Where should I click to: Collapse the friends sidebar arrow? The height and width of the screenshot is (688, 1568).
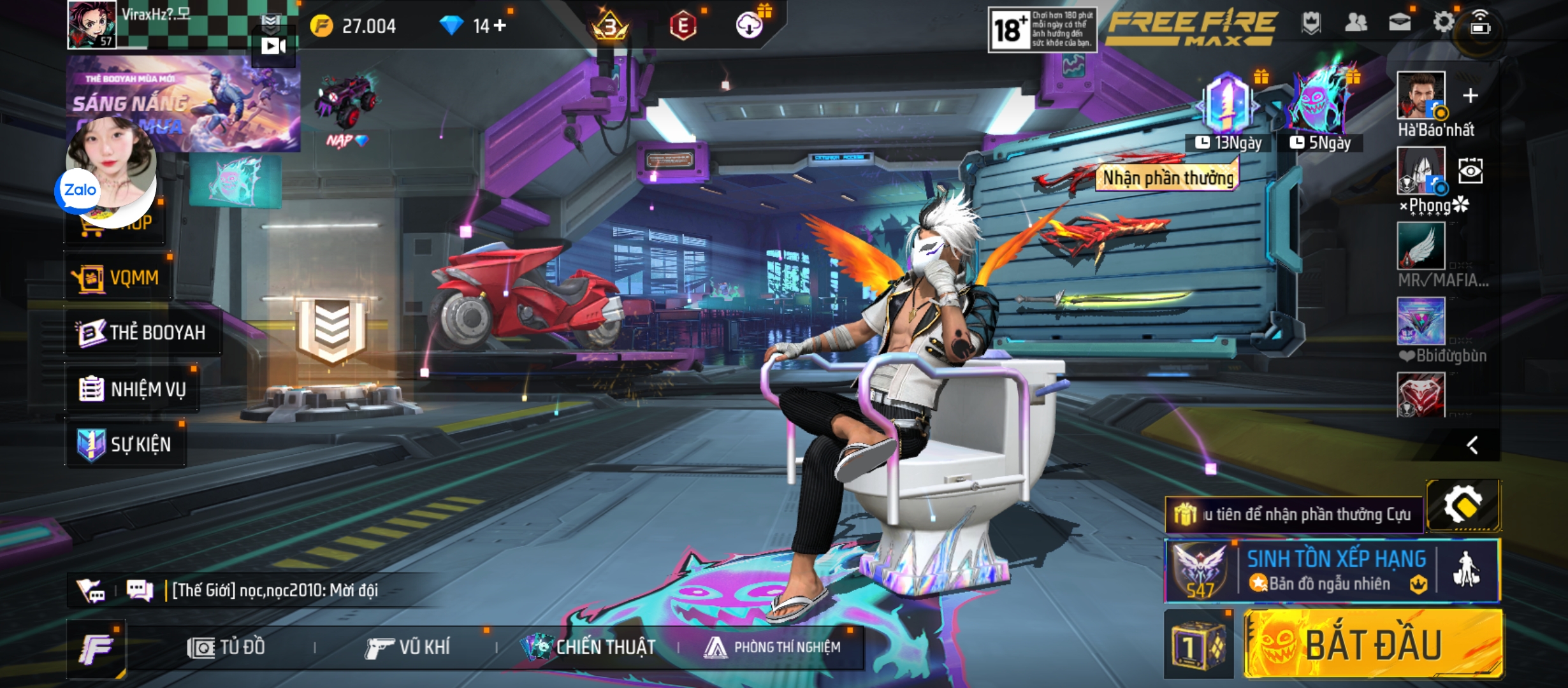1472,445
